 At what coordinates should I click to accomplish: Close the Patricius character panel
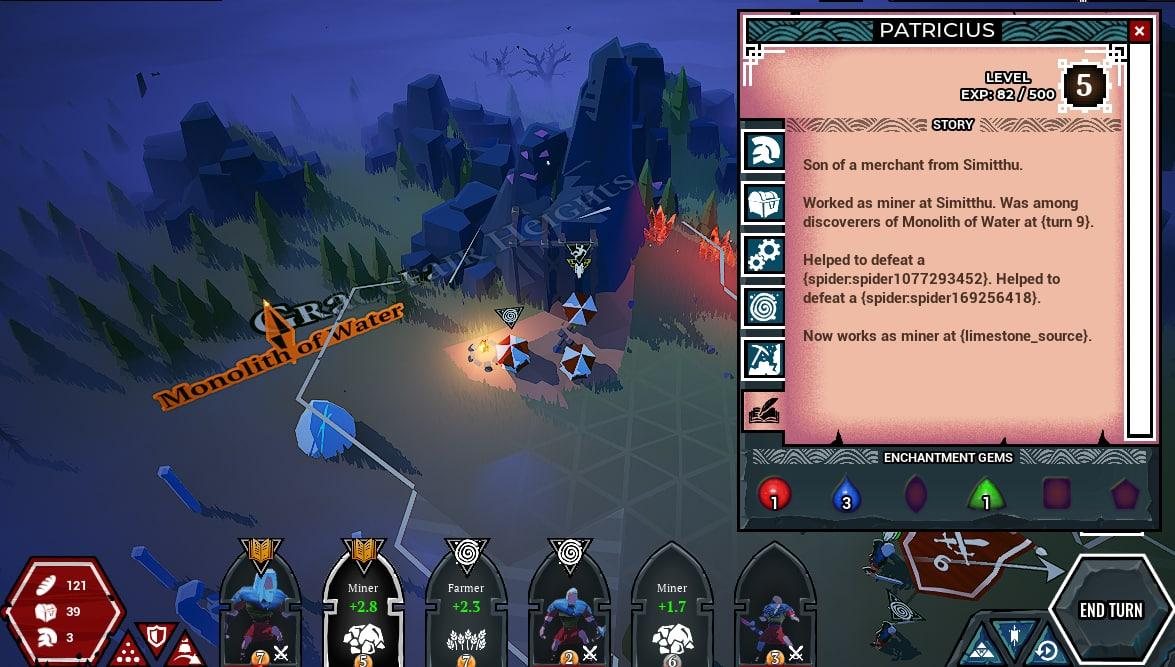coord(1139,31)
